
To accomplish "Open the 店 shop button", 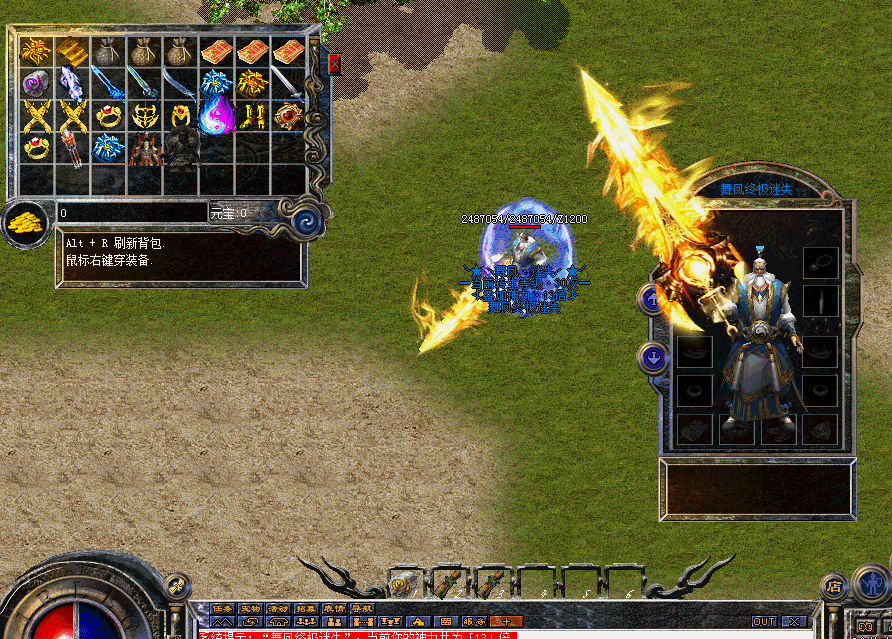I will click(x=833, y=587).
